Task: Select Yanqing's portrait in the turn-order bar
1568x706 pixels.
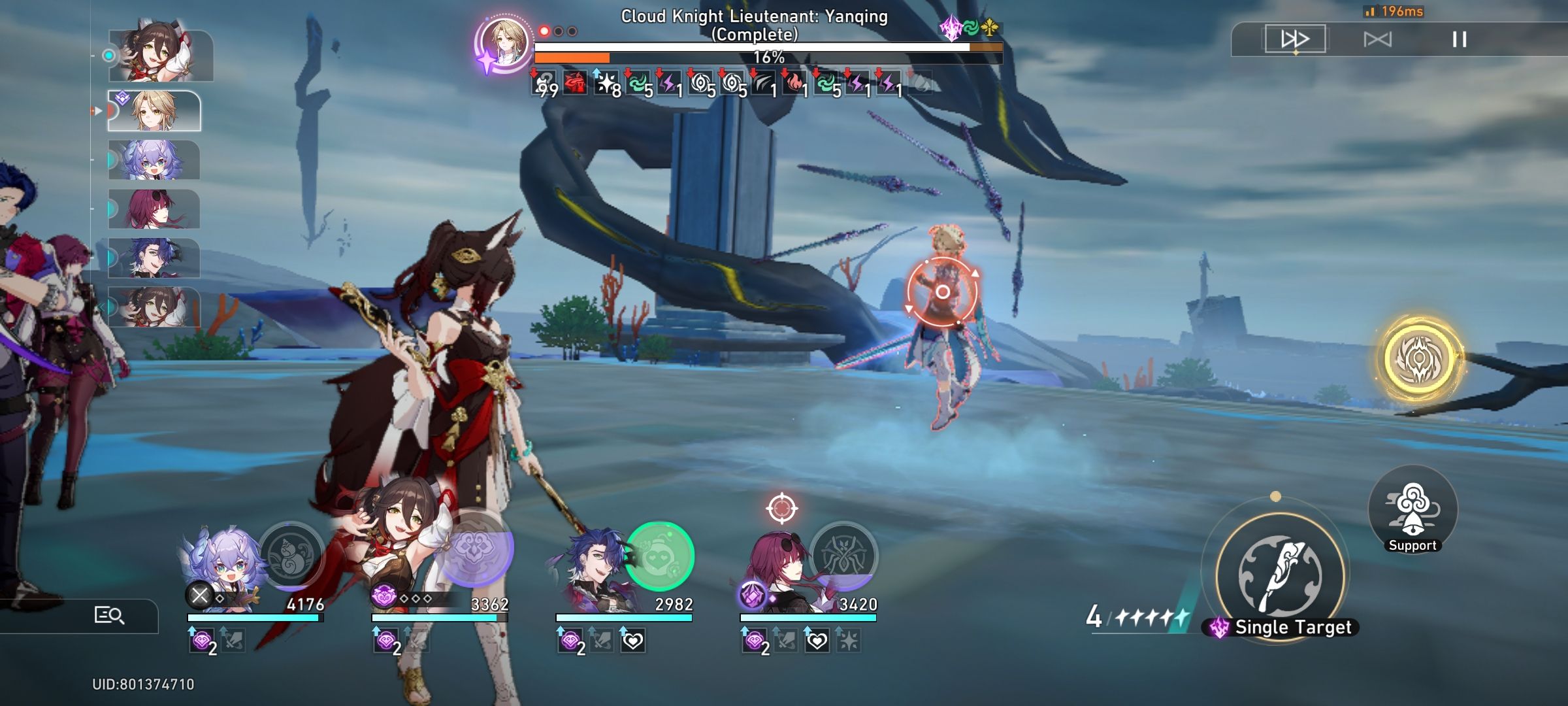Action: coord(152,110)
